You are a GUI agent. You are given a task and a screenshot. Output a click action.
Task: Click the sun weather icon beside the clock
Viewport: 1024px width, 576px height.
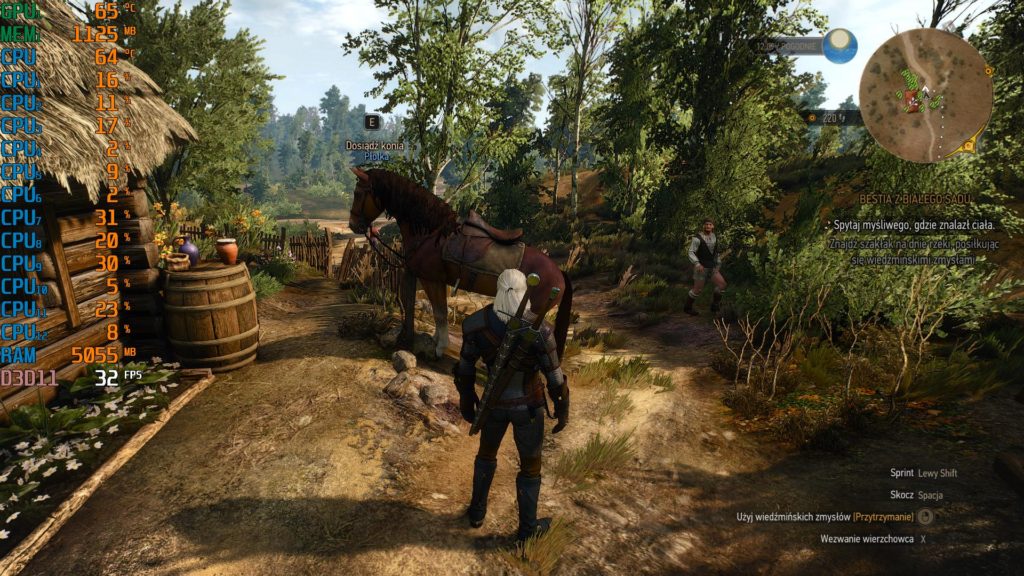(840, 45)
